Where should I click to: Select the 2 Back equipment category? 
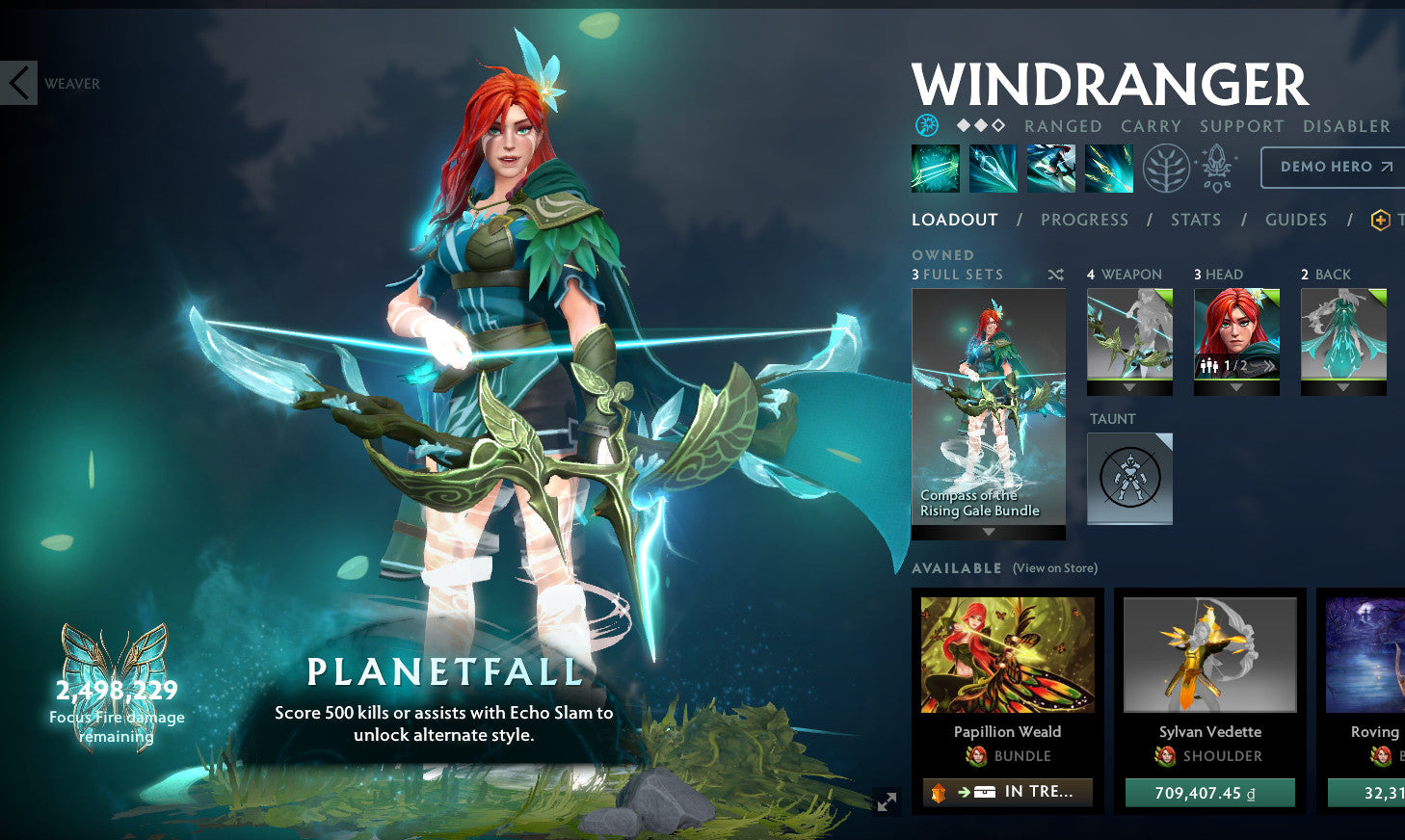pos(1344,339)
